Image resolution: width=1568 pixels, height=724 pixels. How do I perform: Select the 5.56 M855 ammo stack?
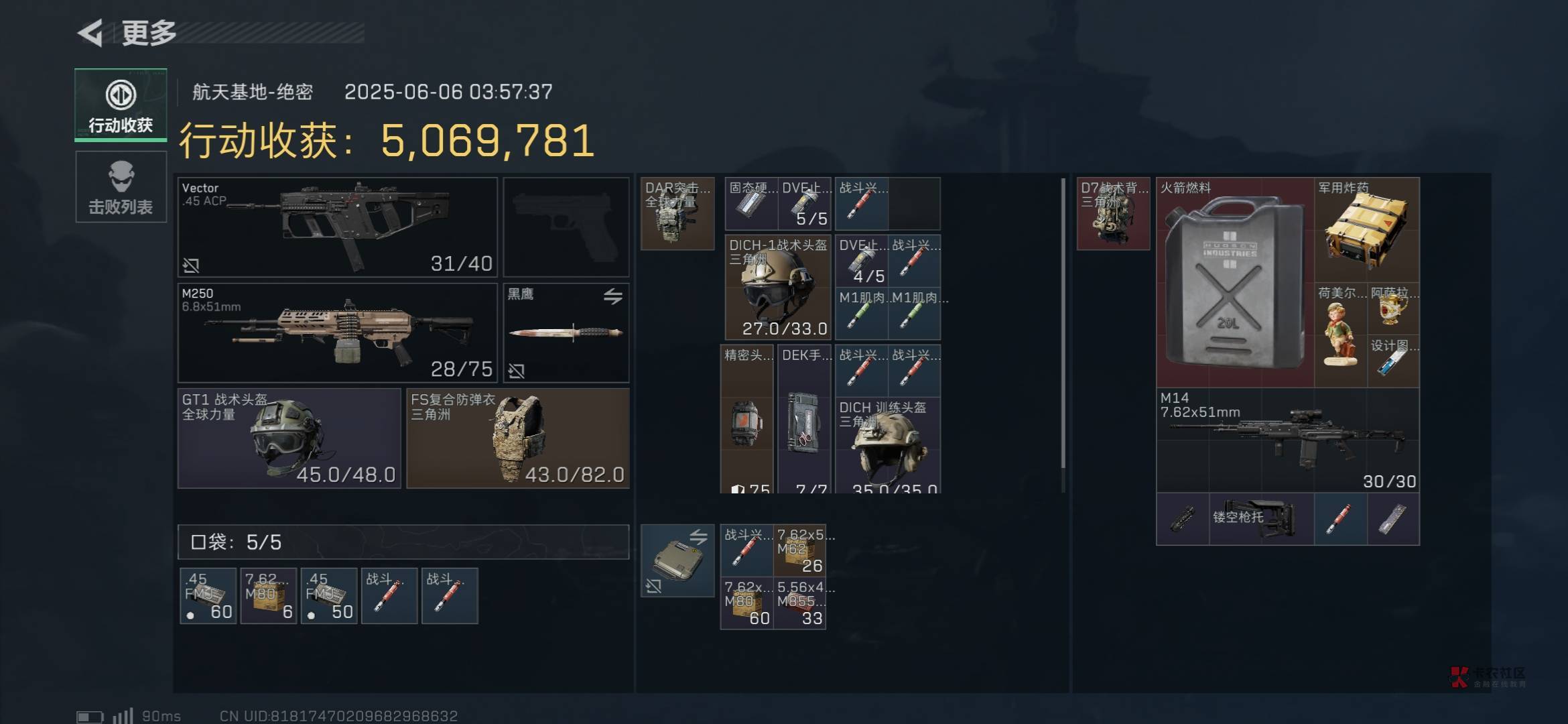tap(800, 603)
